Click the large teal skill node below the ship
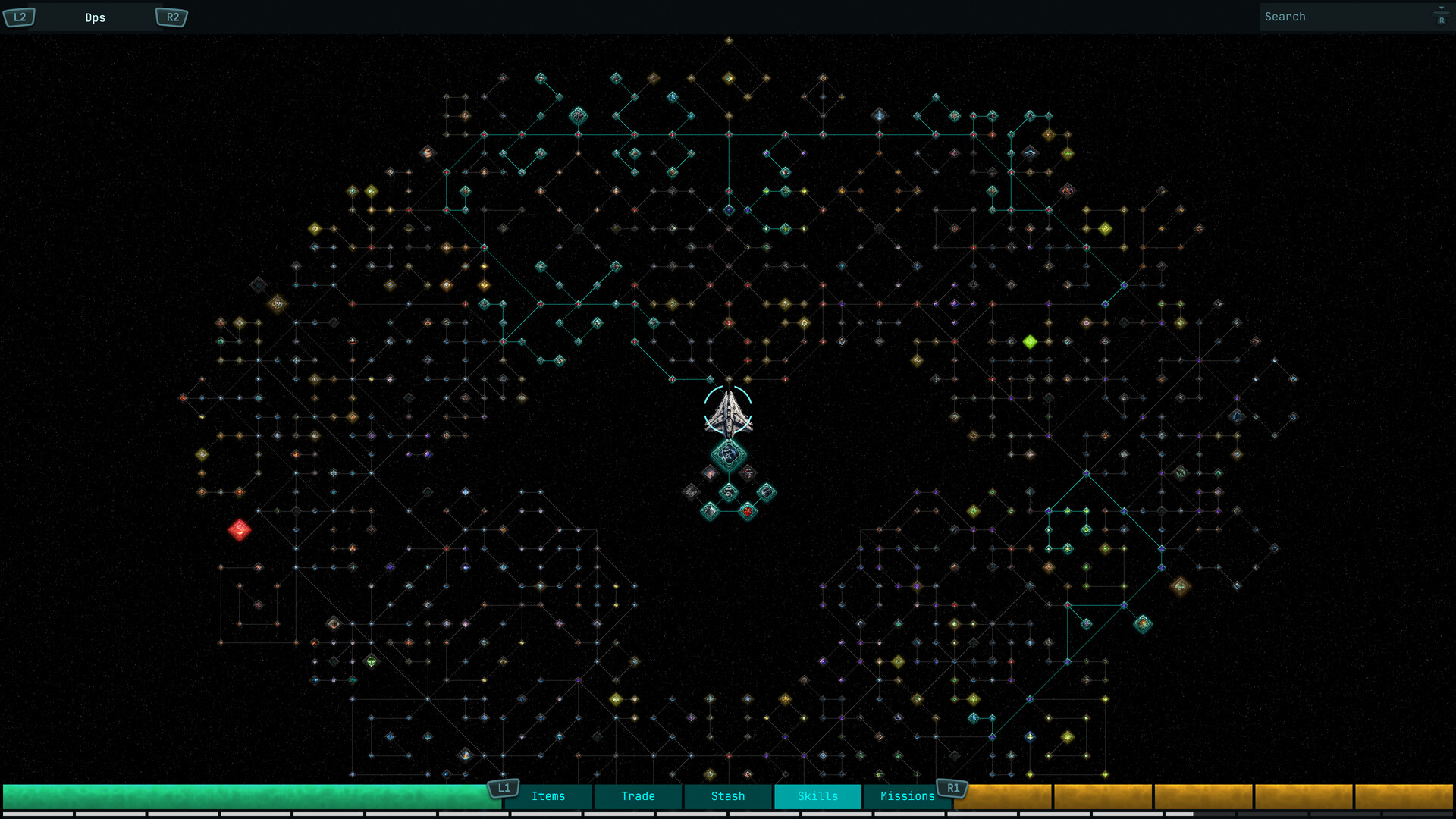The width and height of the screenshot is (1456, 819). (x=729, y=455)
